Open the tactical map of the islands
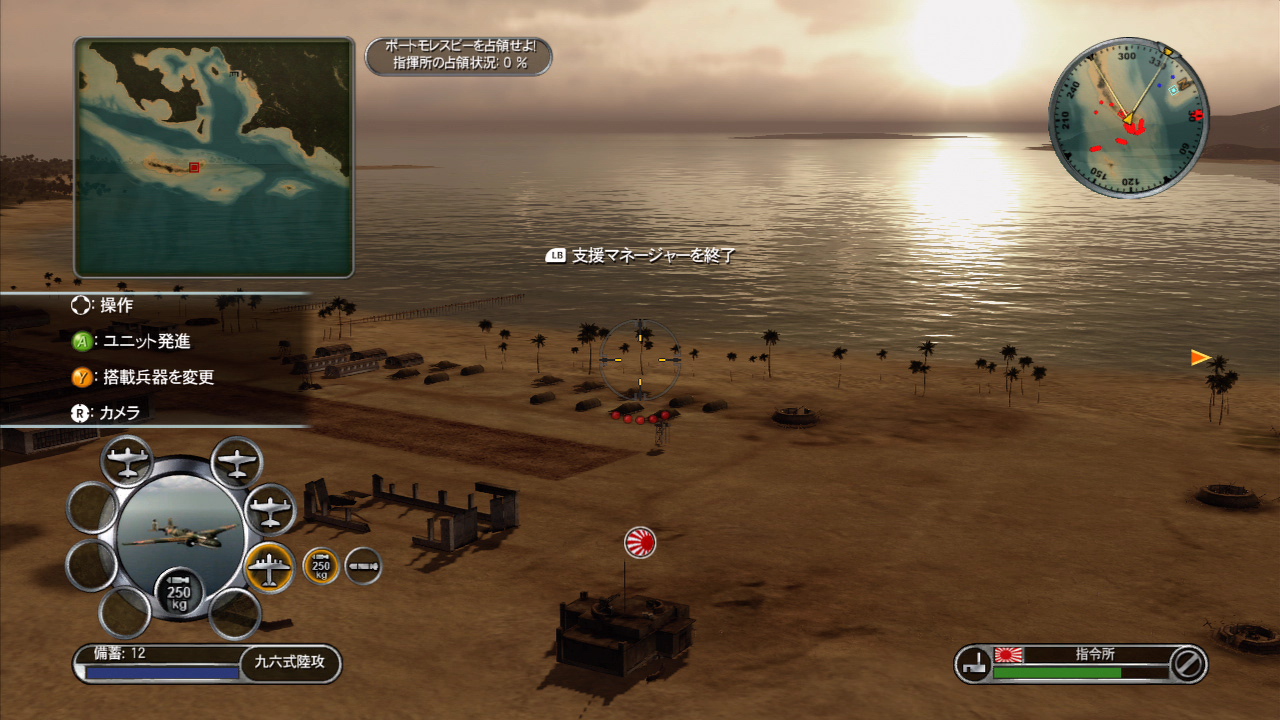Screen dimensions: 1280x720 pyautogui.click(x=213, y=157)
